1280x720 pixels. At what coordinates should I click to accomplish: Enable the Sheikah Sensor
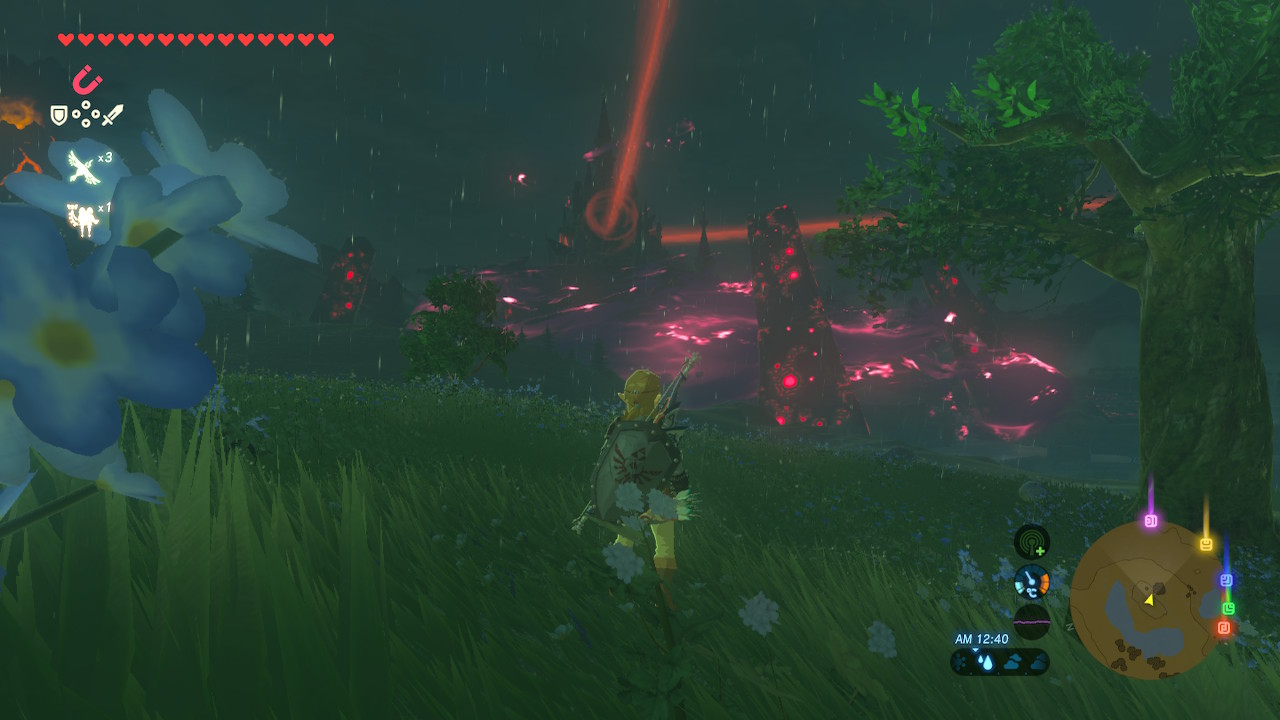pos(1031,542)
